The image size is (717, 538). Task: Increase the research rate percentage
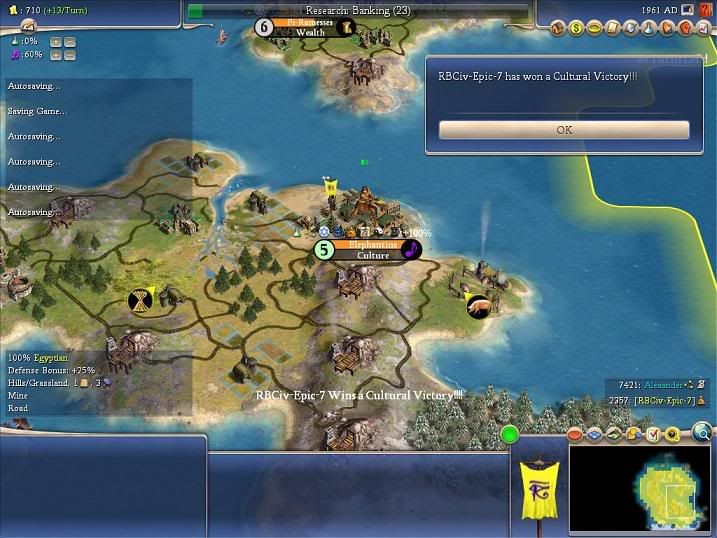click(x=55, y=42)
